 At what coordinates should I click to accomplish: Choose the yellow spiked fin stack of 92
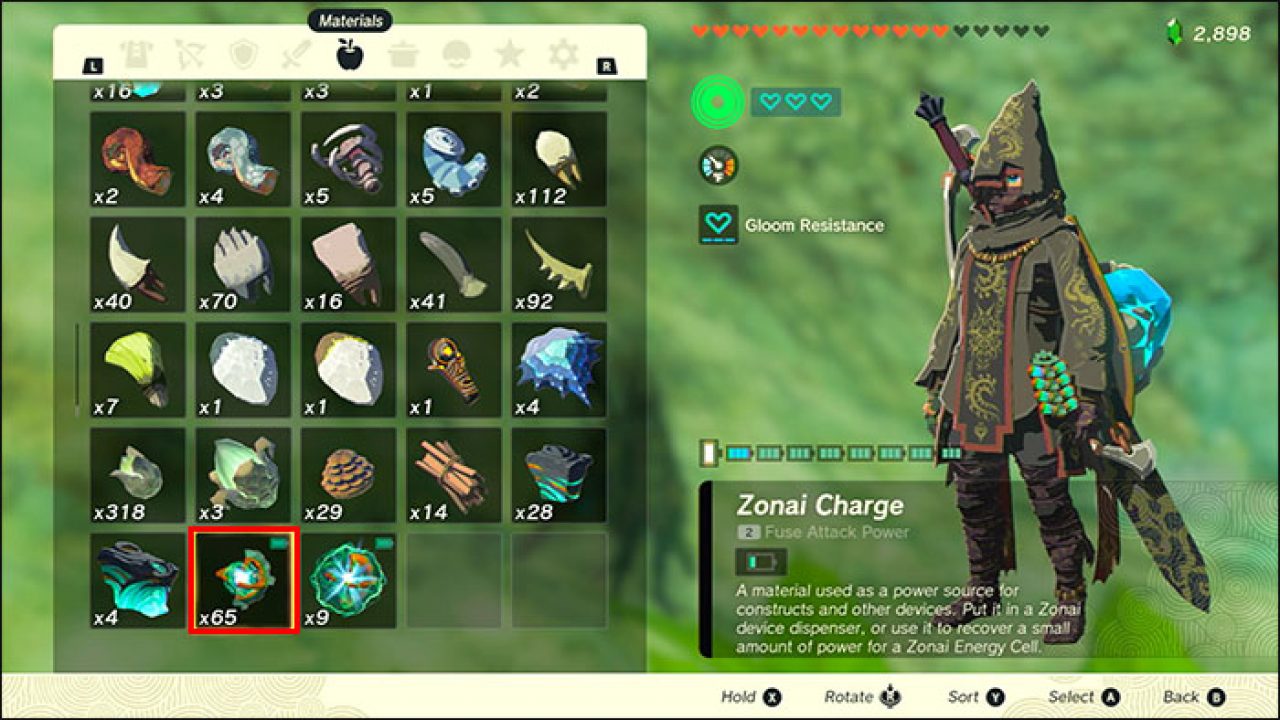[x=559, y=264]
